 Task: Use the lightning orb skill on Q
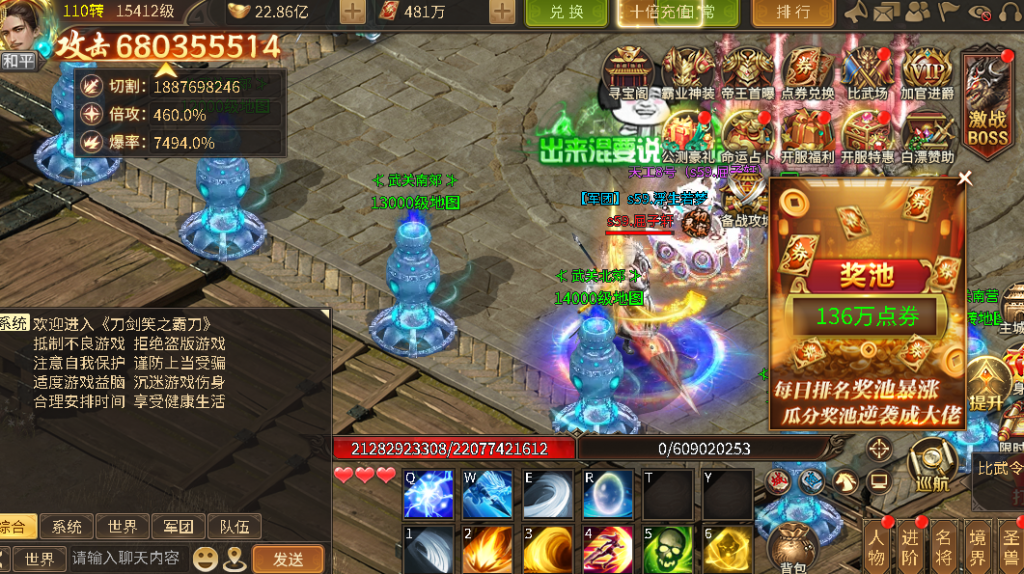(428, 494)
